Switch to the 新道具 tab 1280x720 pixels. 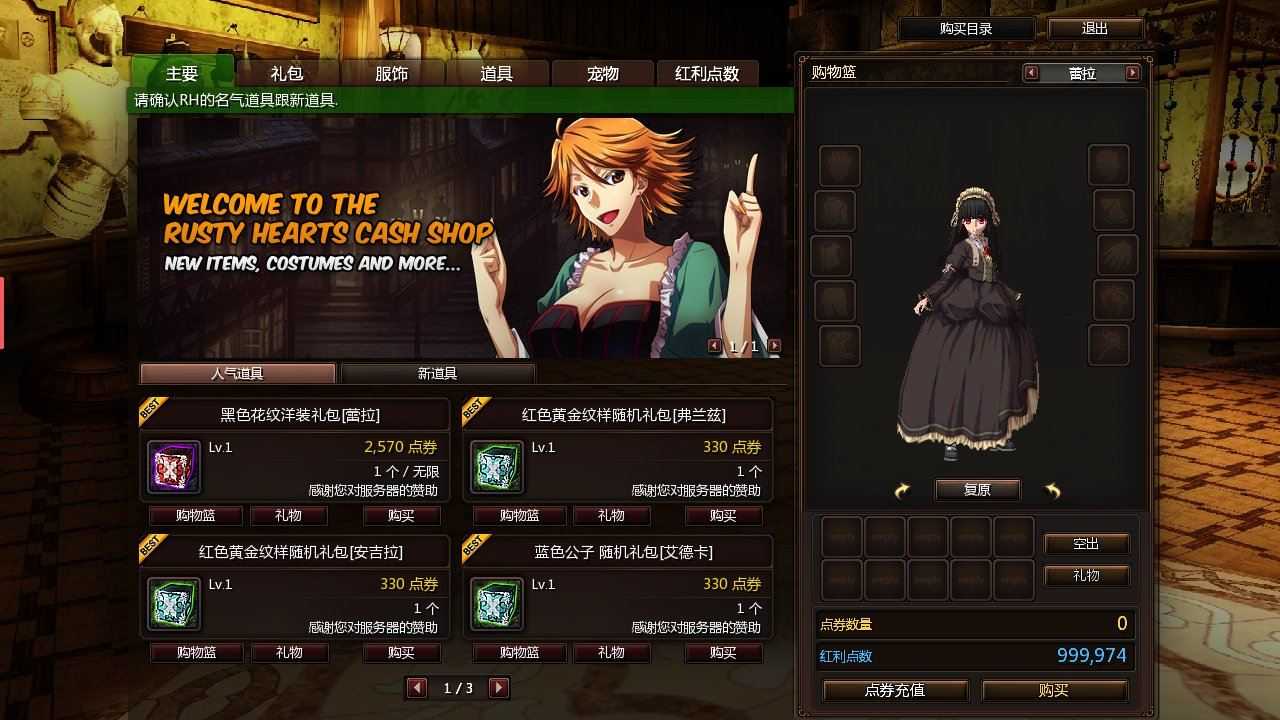pyautogui.click(x=437, y=372)
